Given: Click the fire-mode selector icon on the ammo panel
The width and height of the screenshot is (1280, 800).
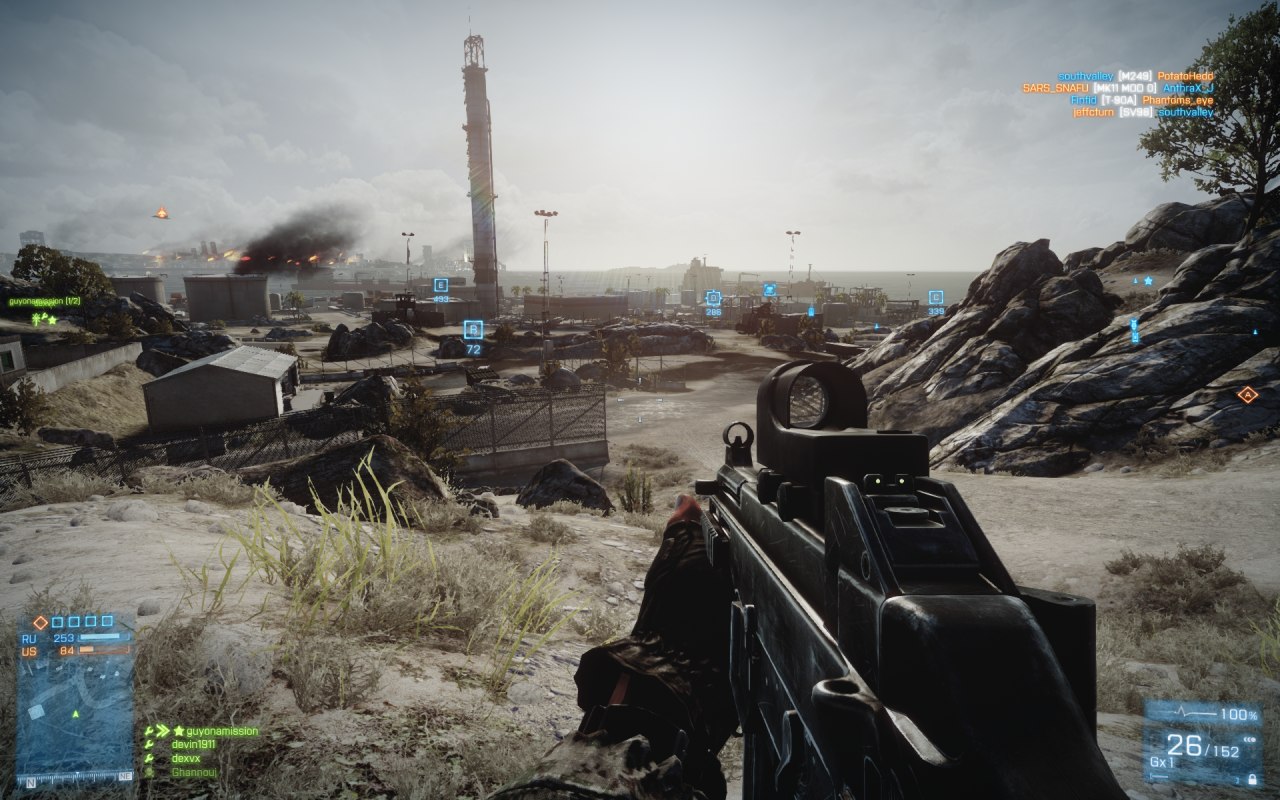Looking at the screenshot, I should 1249,739.
